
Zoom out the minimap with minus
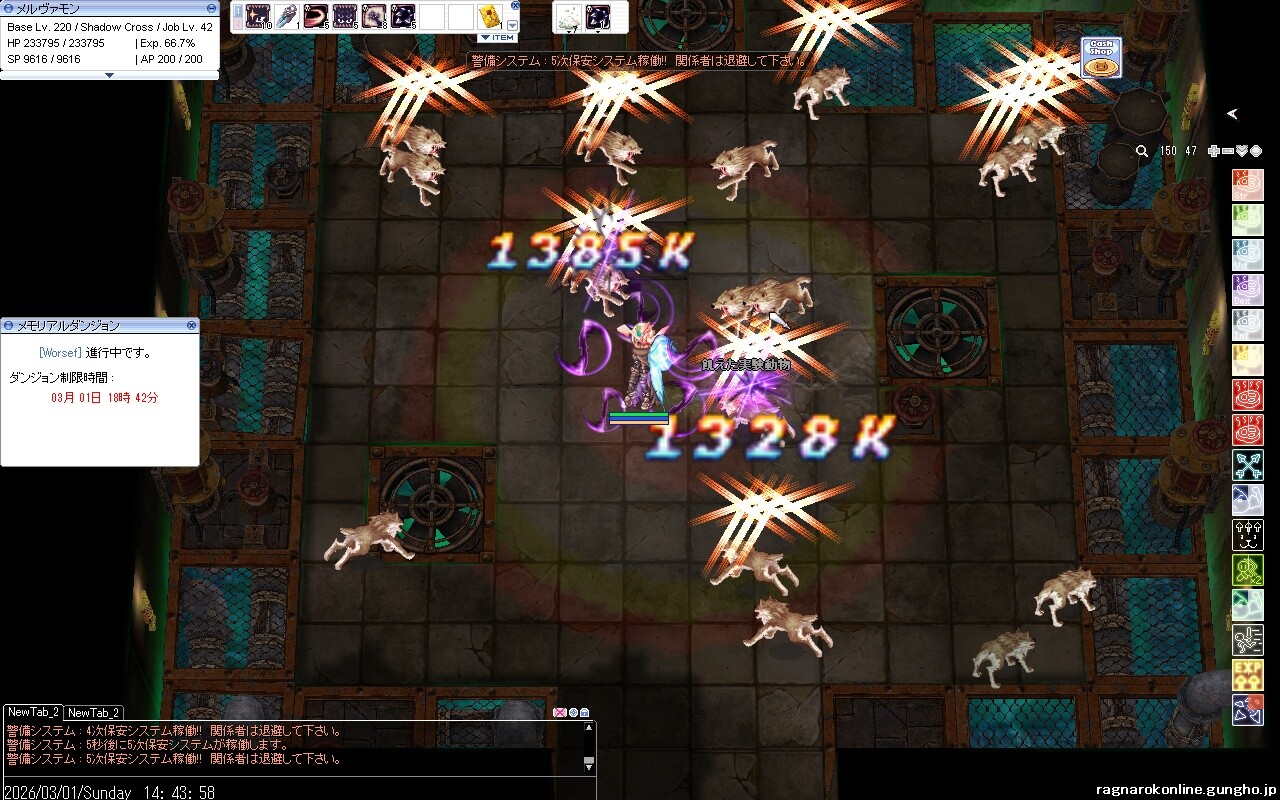click(1227, 151)
